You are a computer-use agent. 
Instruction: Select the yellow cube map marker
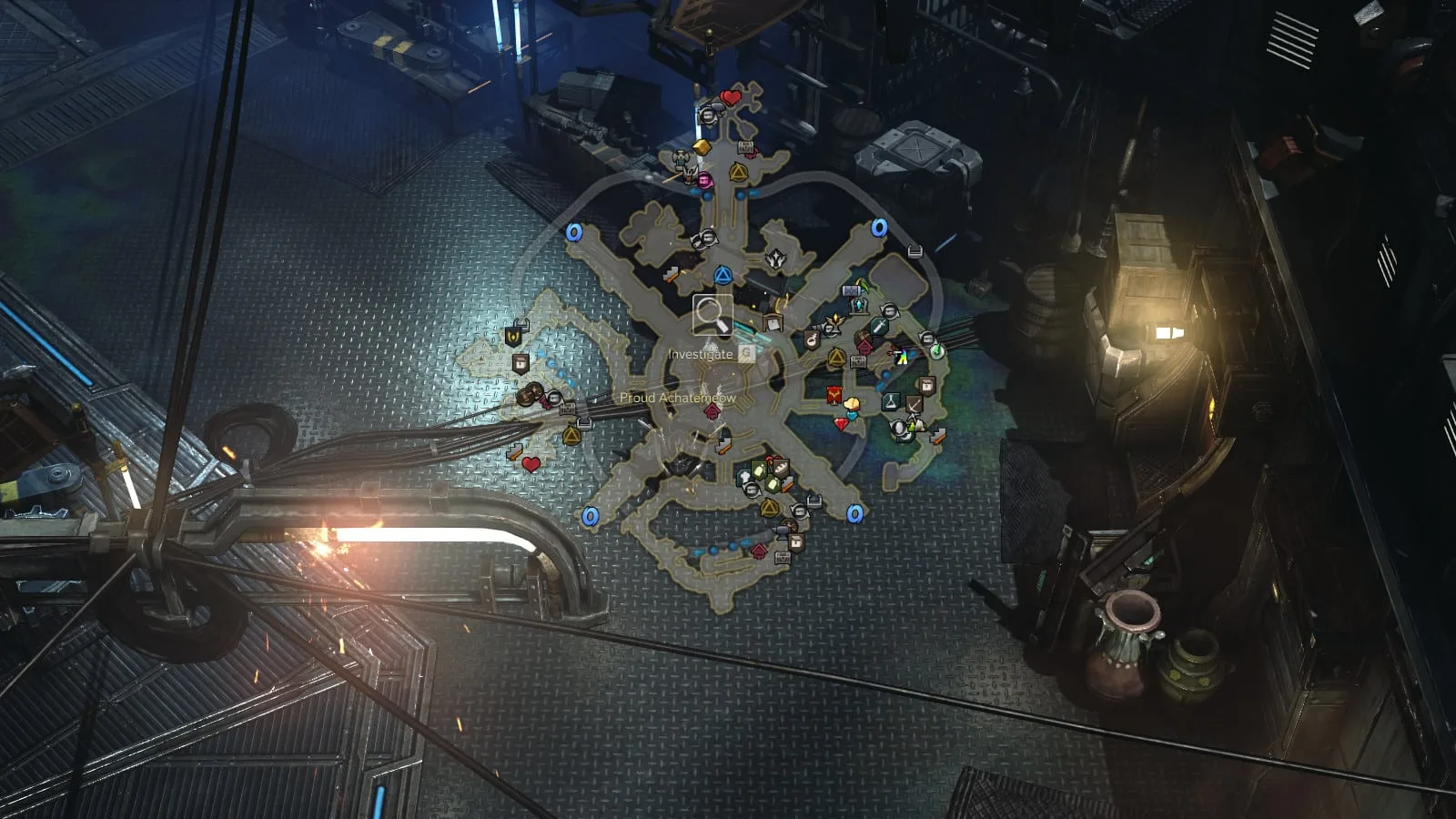click(701, 147)
